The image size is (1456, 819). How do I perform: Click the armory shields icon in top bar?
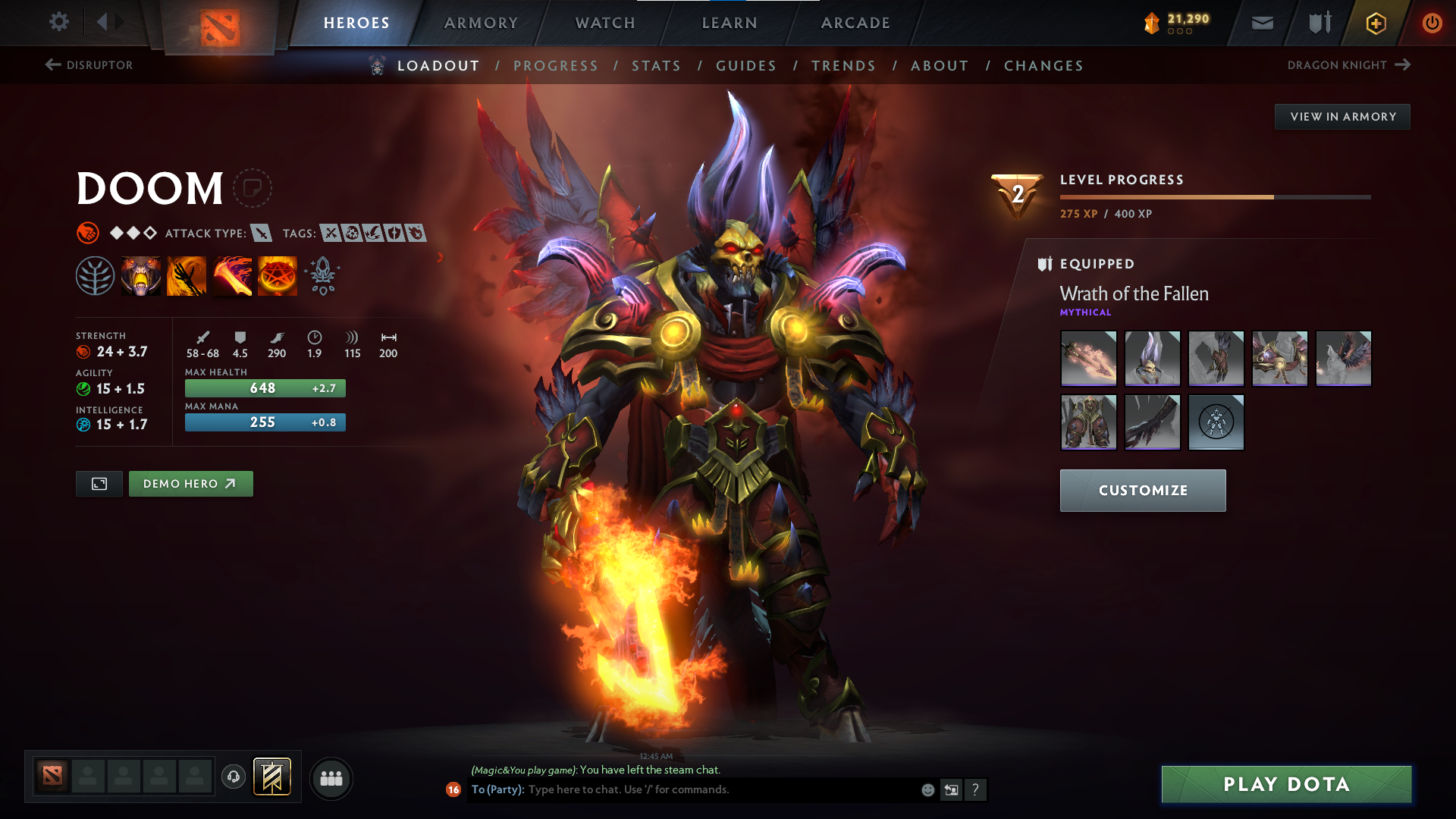(x=1318, y=23)
